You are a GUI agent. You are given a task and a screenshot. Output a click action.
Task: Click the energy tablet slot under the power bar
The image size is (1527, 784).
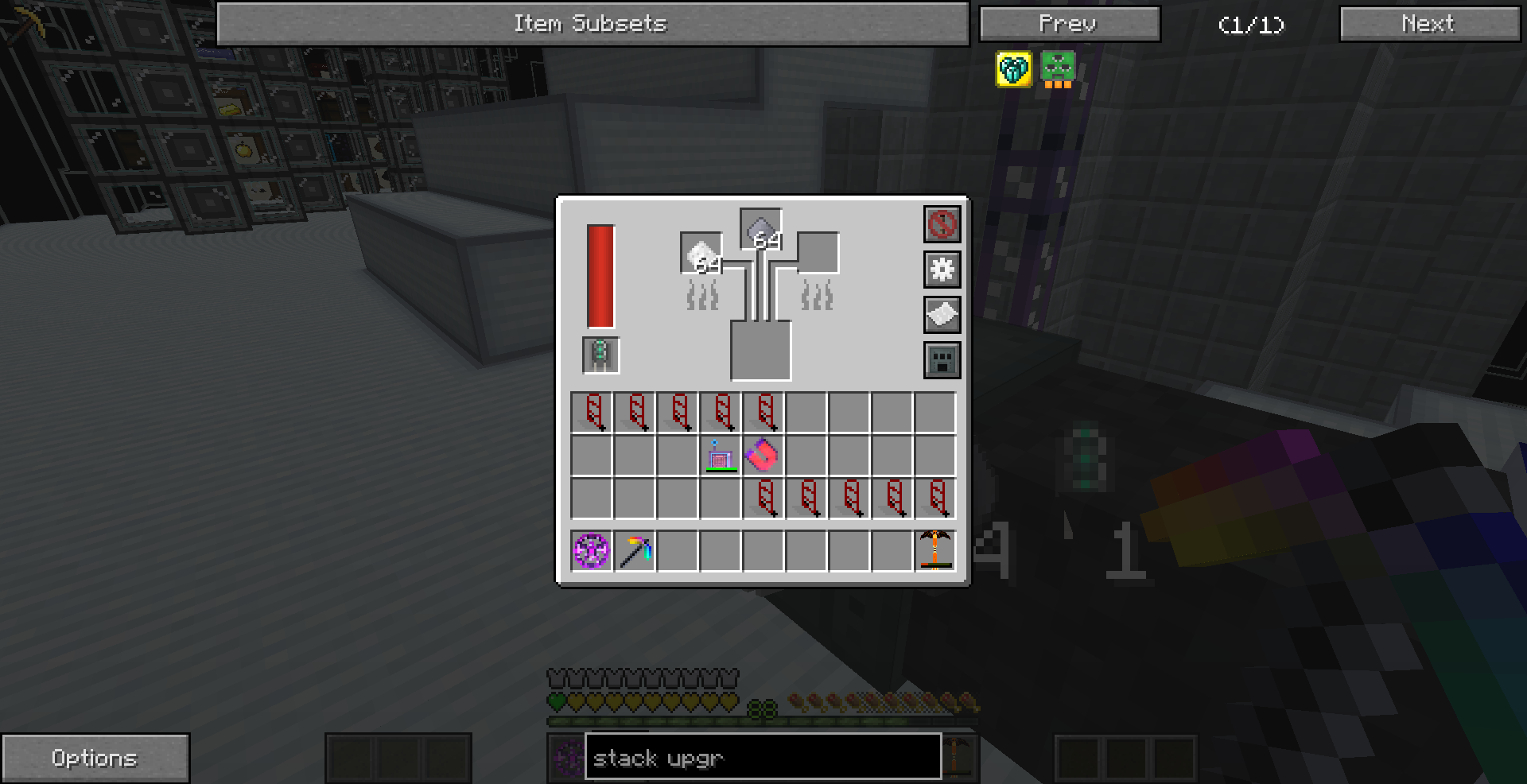[x=600, y=353]
